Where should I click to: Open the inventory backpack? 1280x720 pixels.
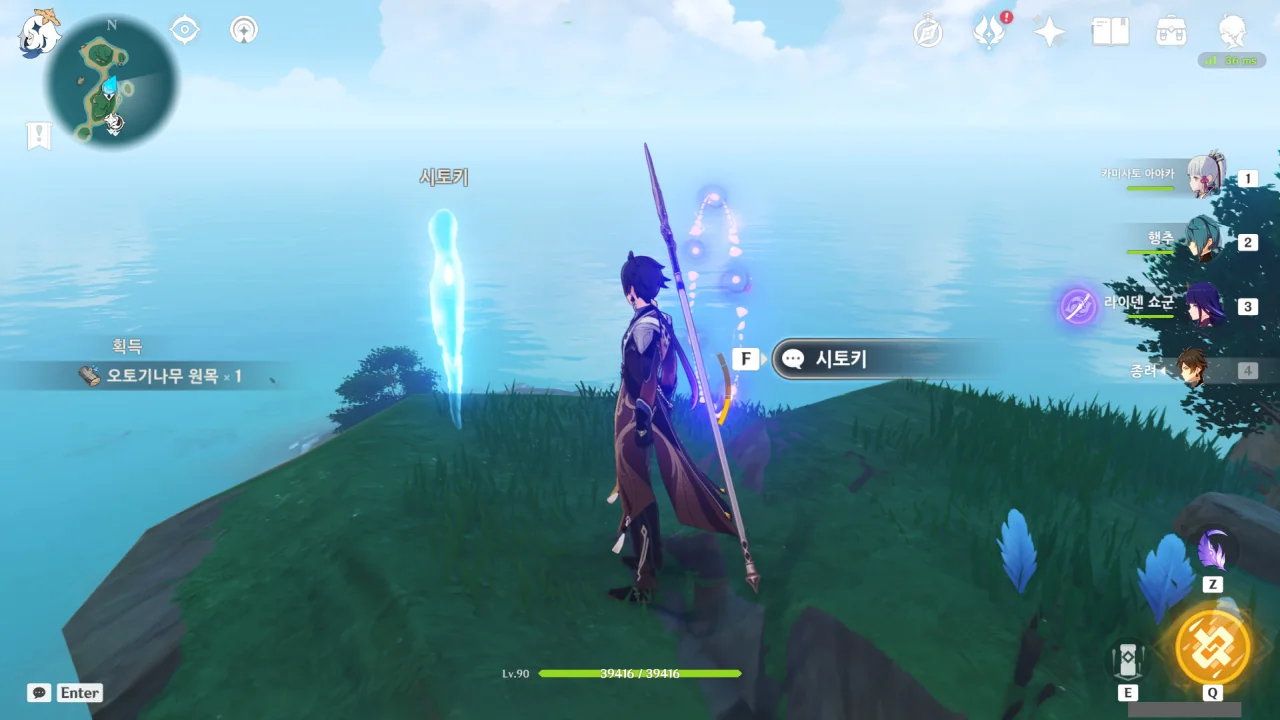click(1171, 32)
